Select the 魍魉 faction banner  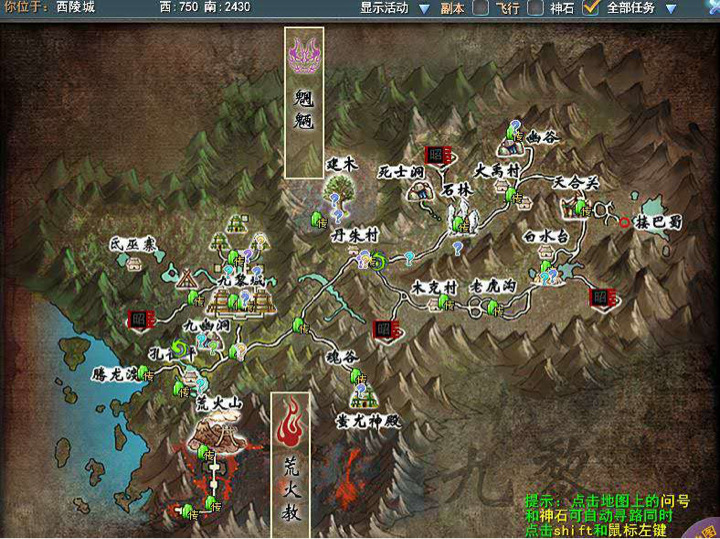[x=303, y=103]
